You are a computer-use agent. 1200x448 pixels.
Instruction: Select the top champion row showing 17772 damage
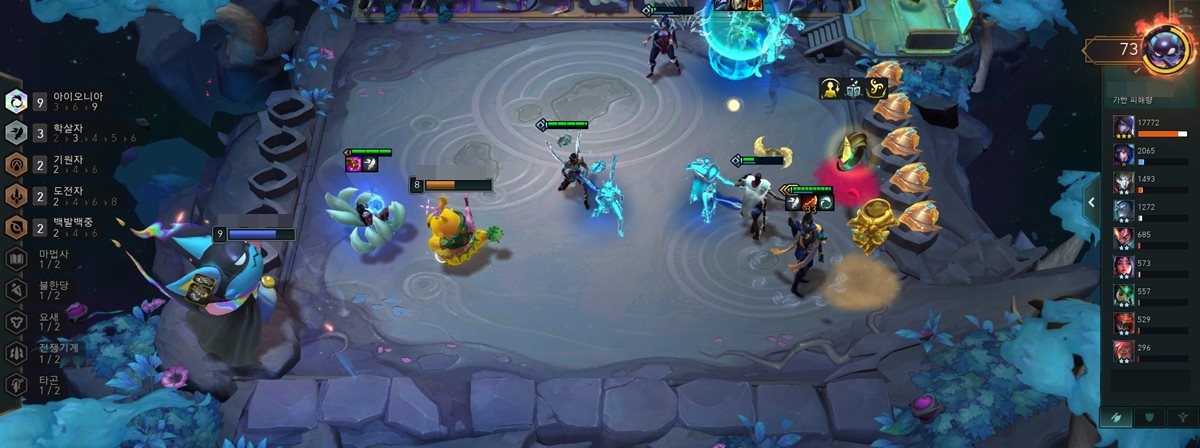(1153, 128)
